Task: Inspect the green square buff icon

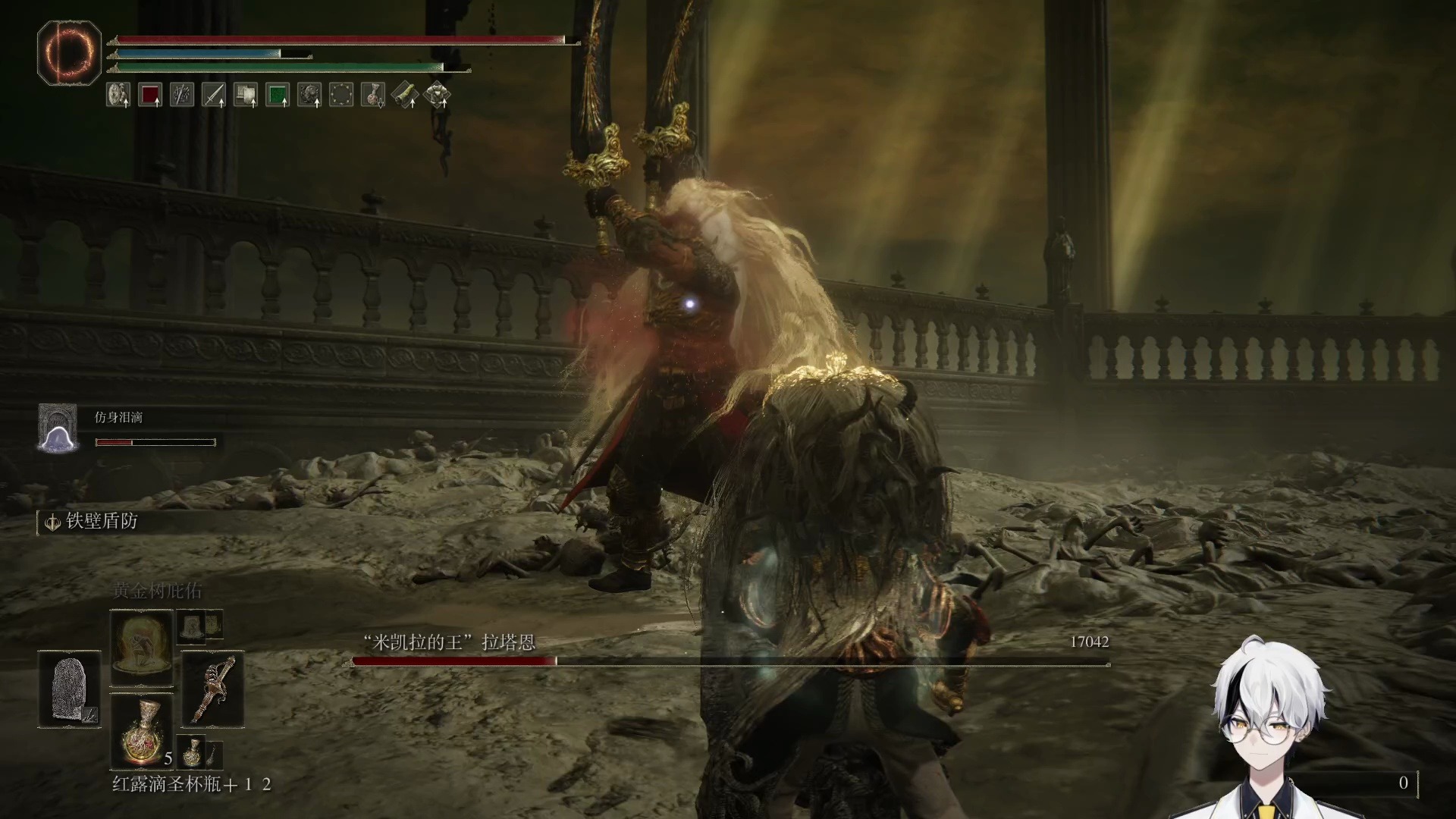Action: (x=278, y=95)
